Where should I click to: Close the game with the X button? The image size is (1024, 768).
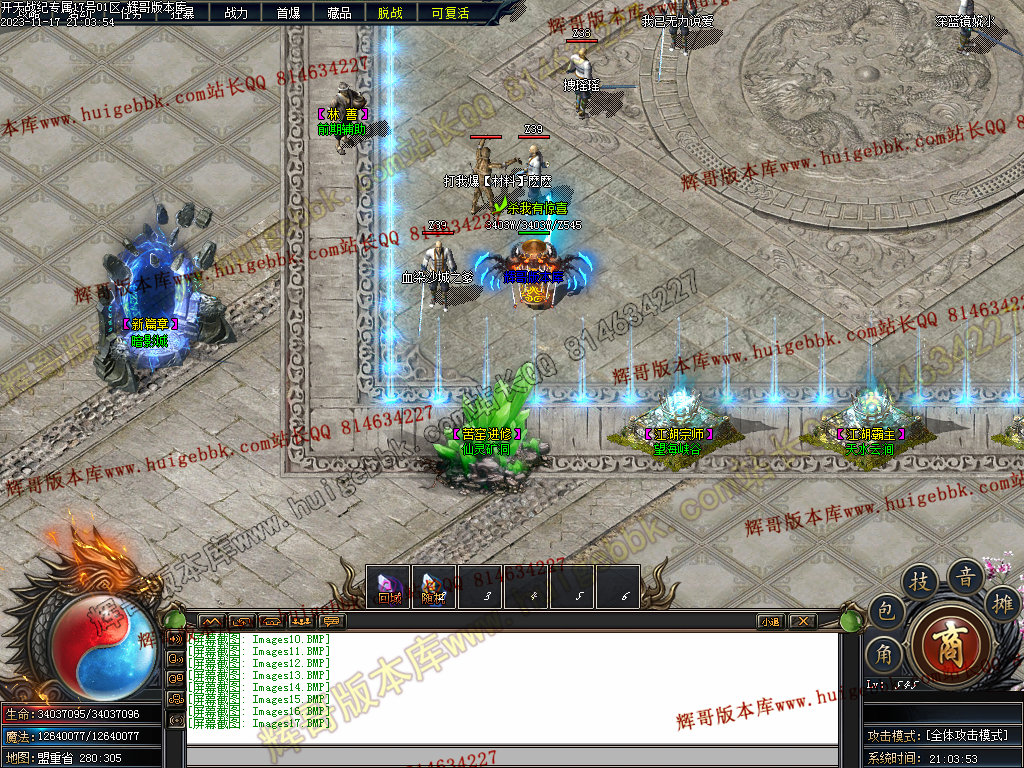(x=802, y=621)
